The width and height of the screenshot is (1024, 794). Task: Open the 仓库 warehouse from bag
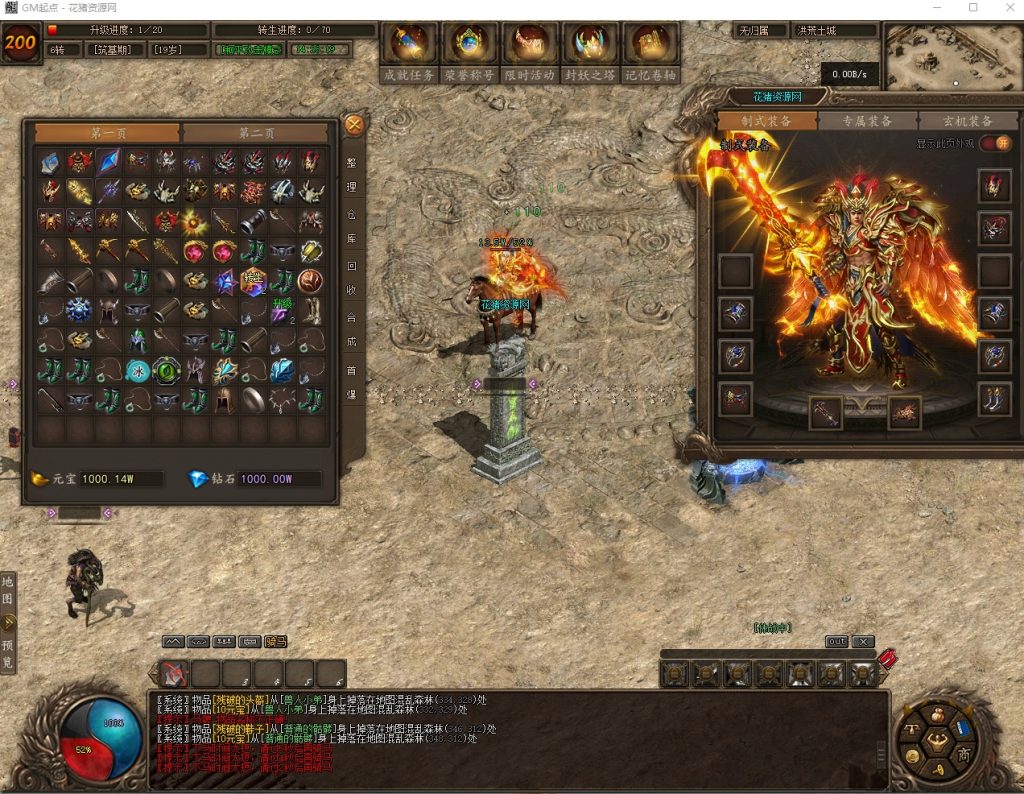(x=352, y=227)
